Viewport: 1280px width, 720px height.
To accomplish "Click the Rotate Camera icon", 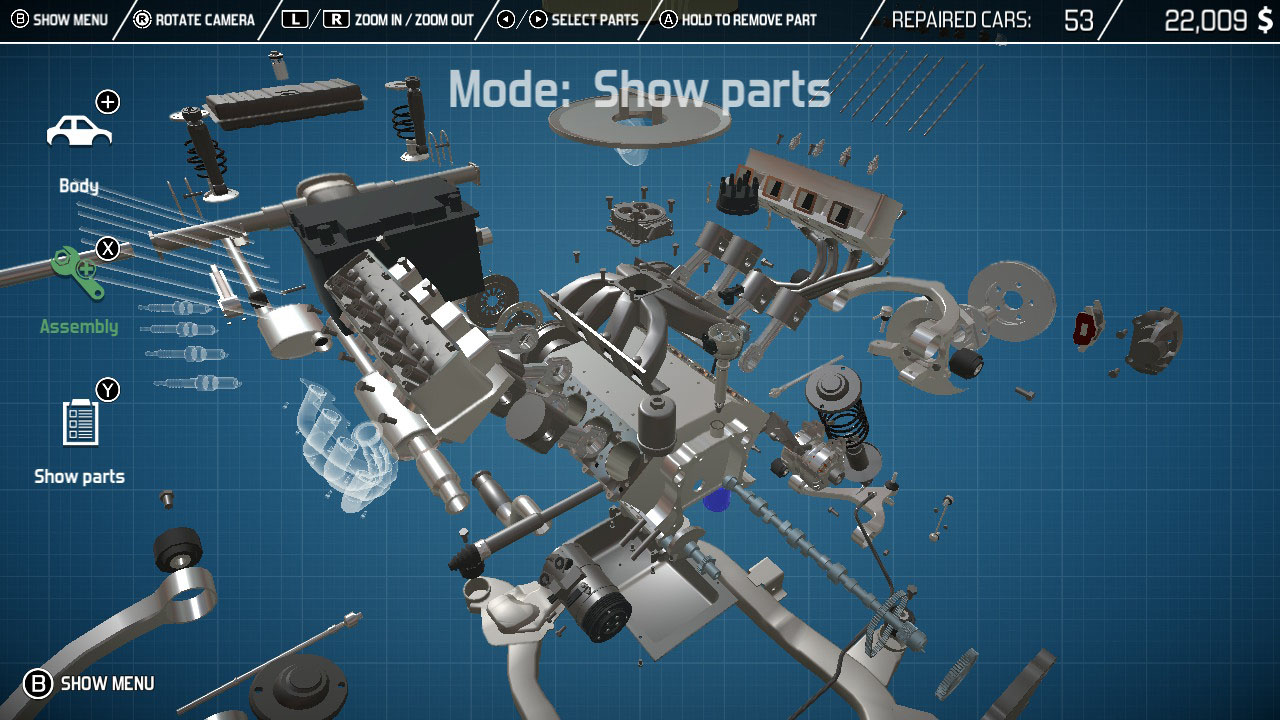I will pyautogui.click(x=145, y=18).
